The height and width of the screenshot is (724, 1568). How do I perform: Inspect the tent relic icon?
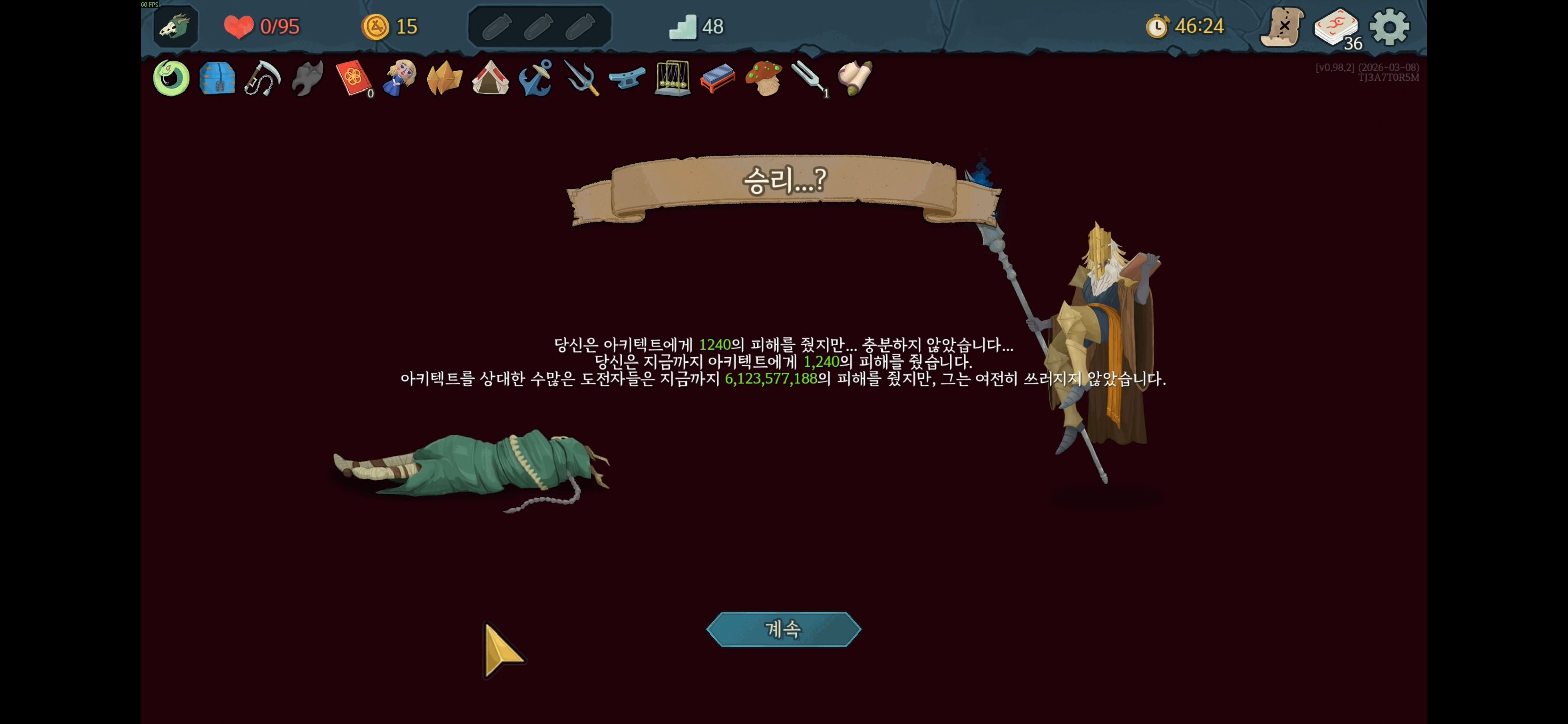pos(490,79)
